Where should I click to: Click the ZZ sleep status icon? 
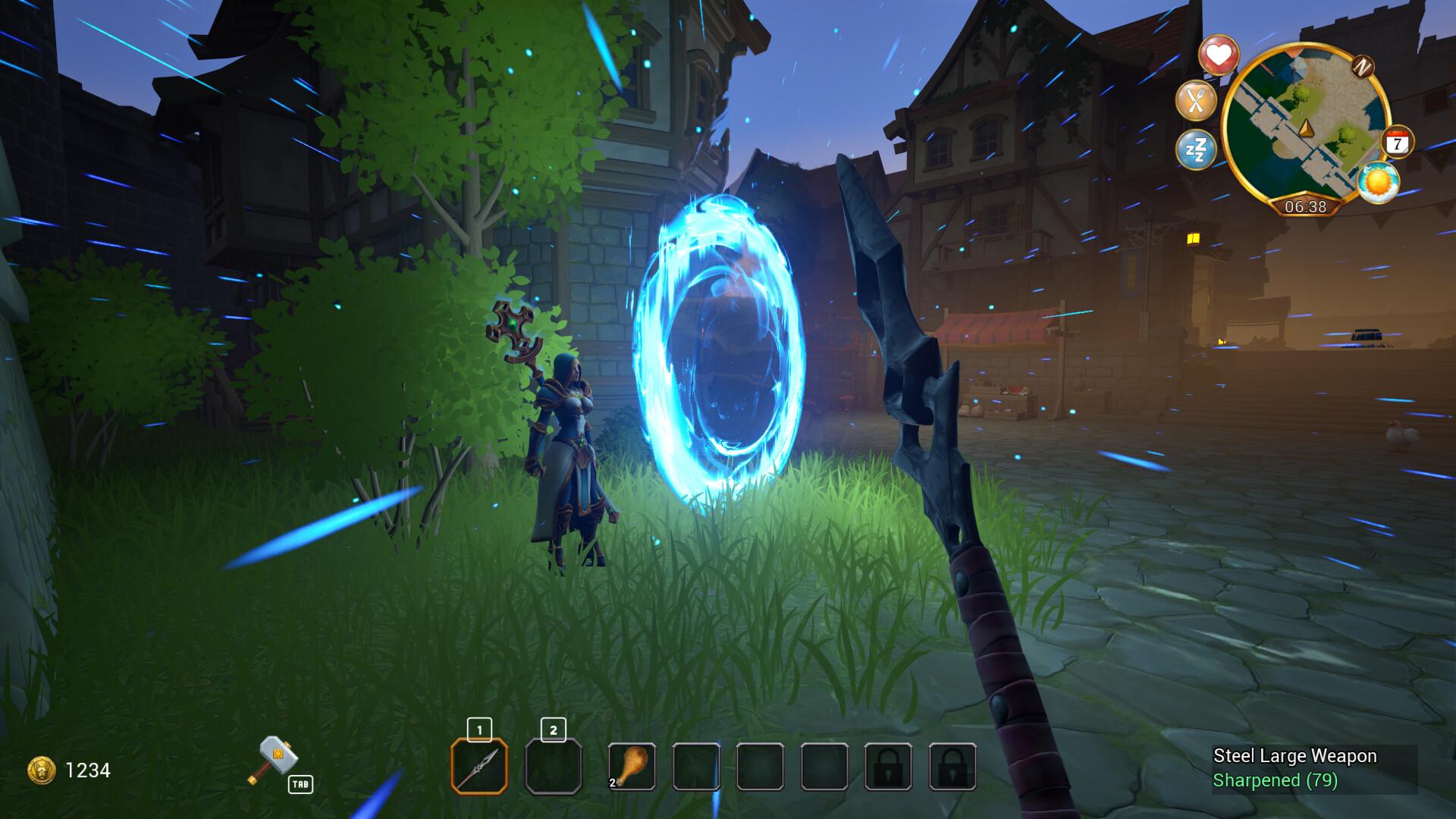(1196, 149)
